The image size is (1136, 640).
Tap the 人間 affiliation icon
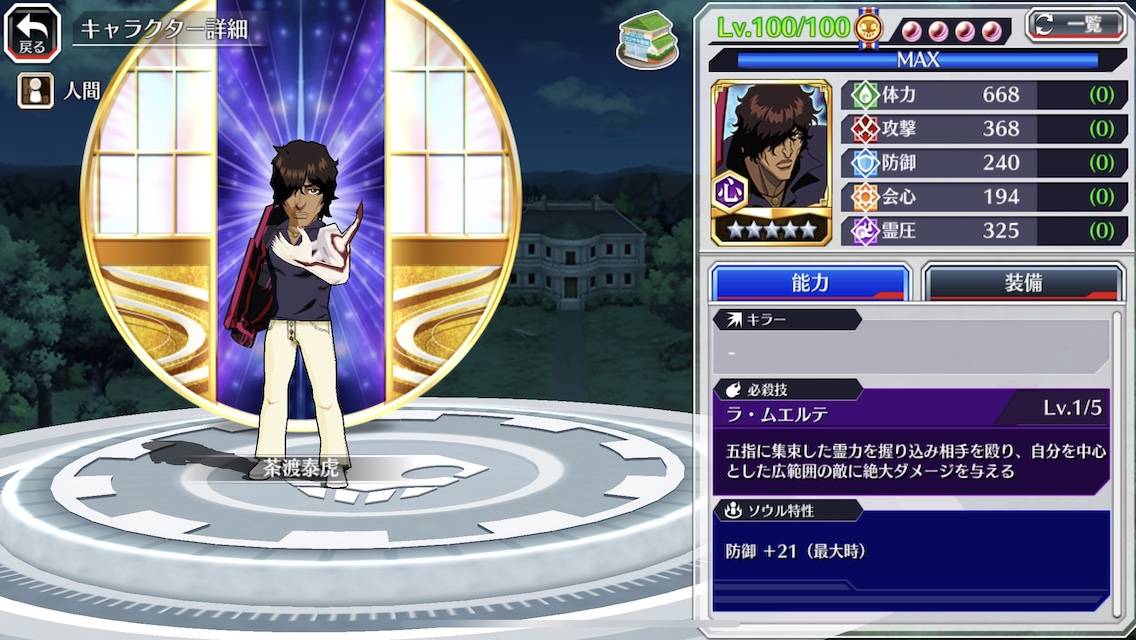(x=35, y=91)
